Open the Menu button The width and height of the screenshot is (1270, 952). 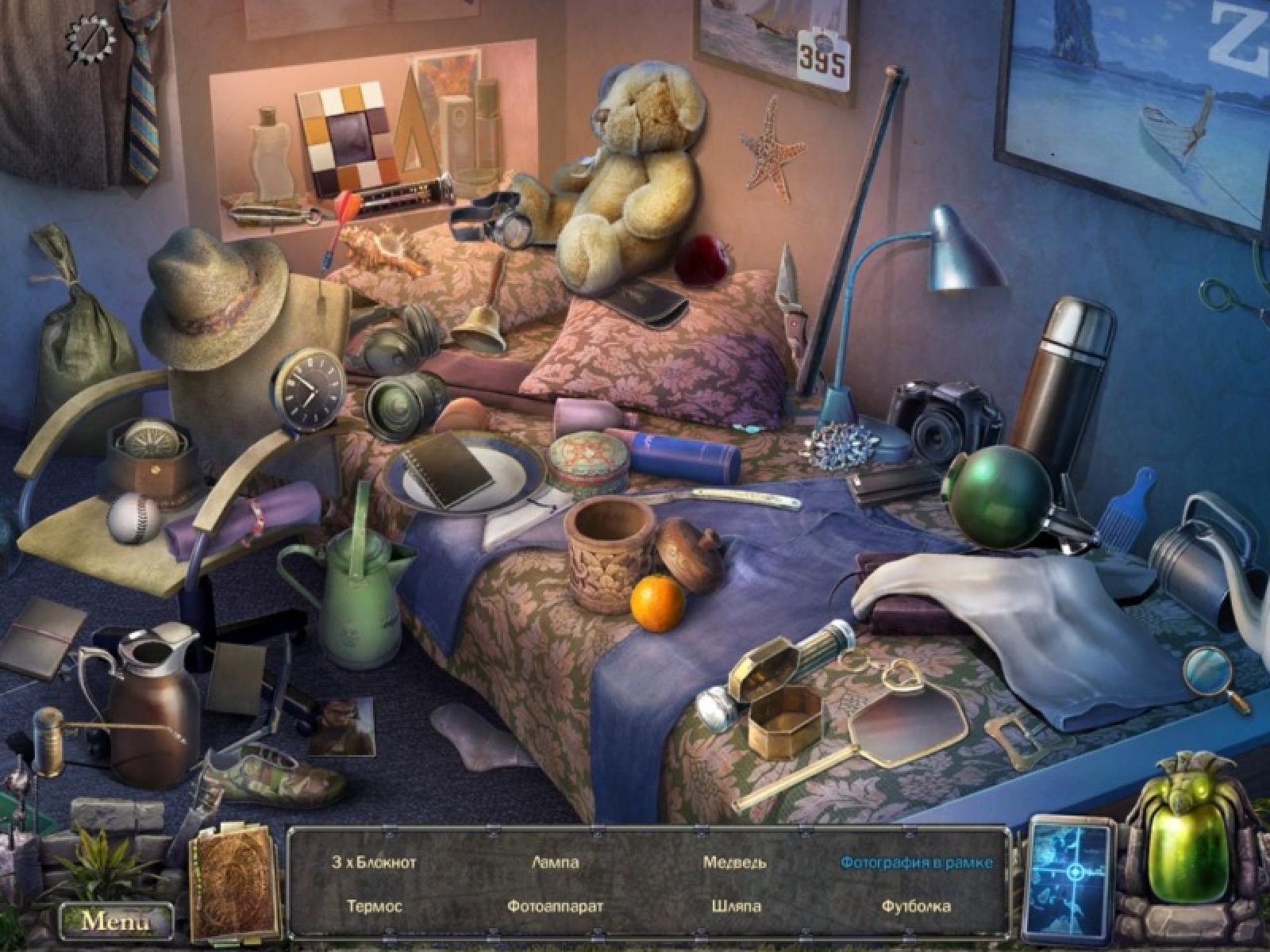(115, 921)
